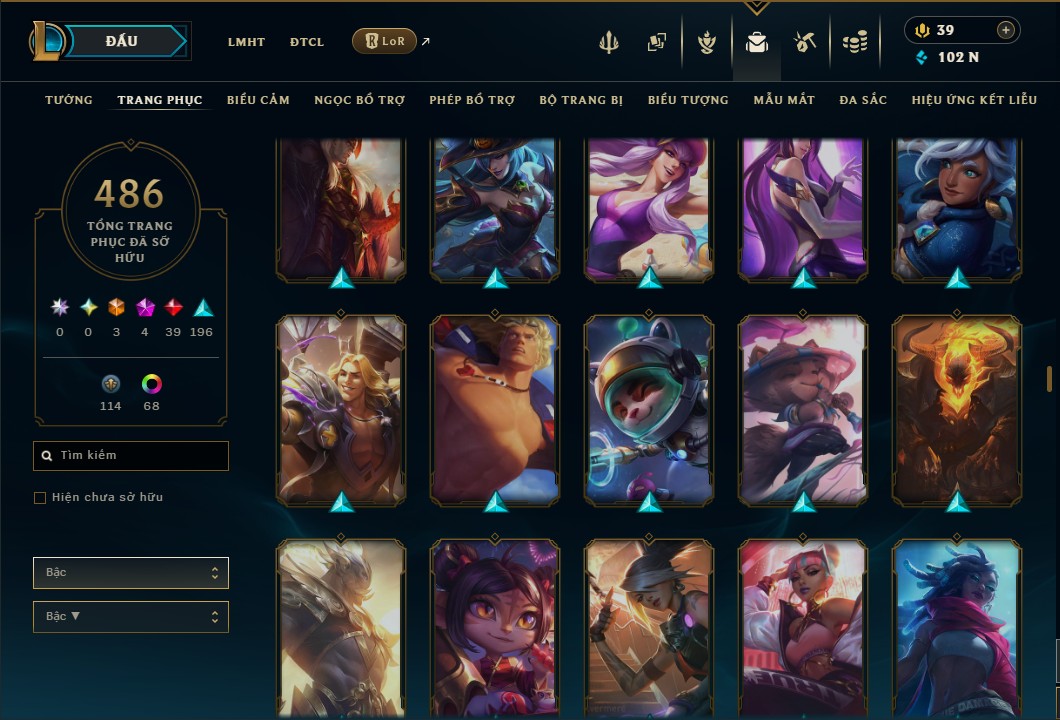Click the ĐẤU play button

121,41
